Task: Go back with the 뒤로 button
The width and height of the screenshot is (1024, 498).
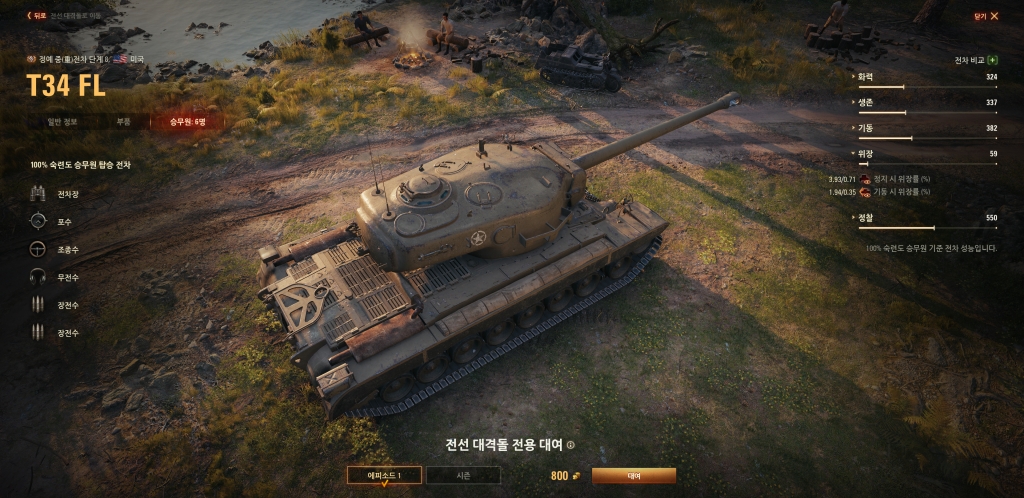Action: 37,16
